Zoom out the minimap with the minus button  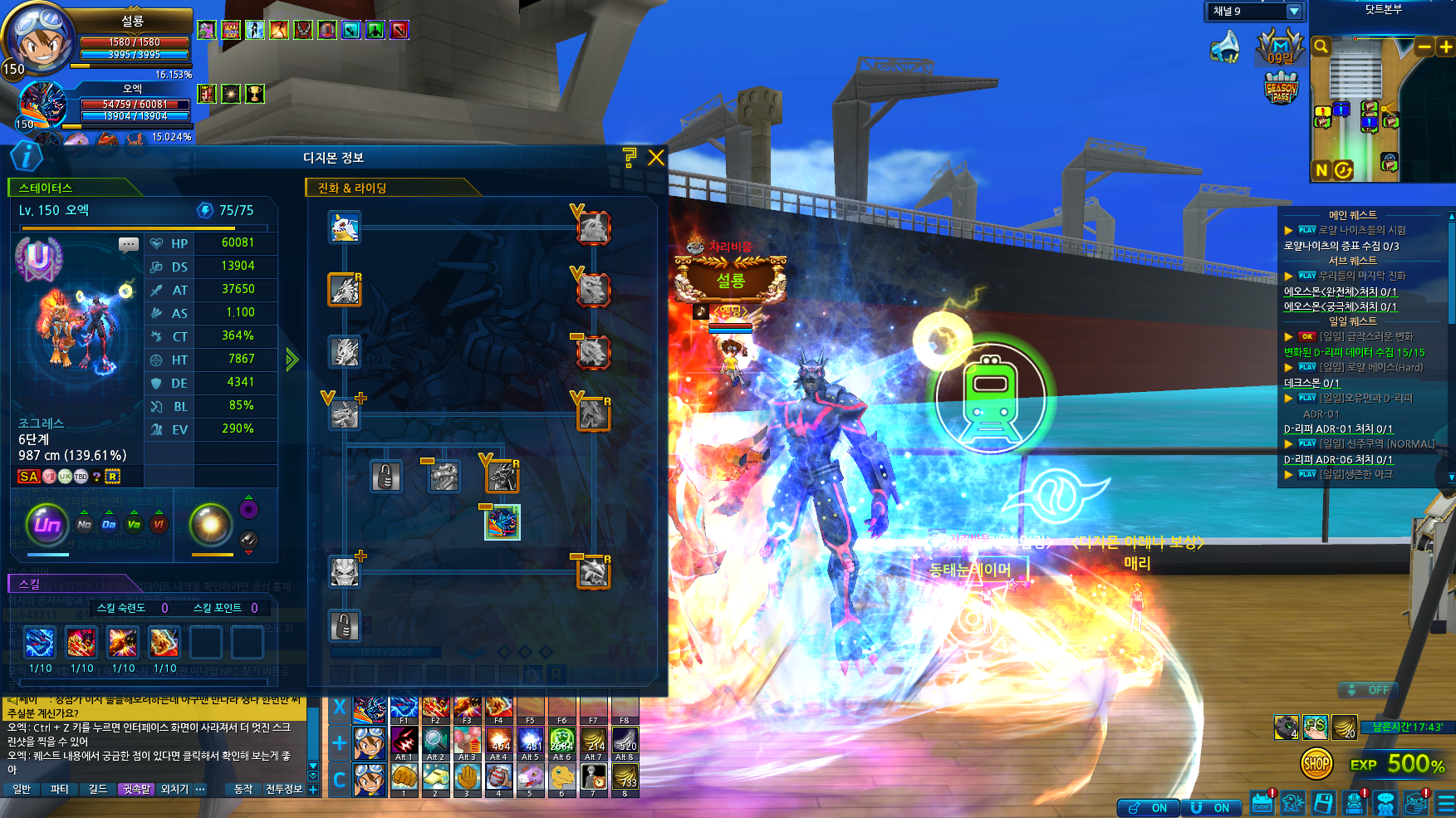(1424, 47)
